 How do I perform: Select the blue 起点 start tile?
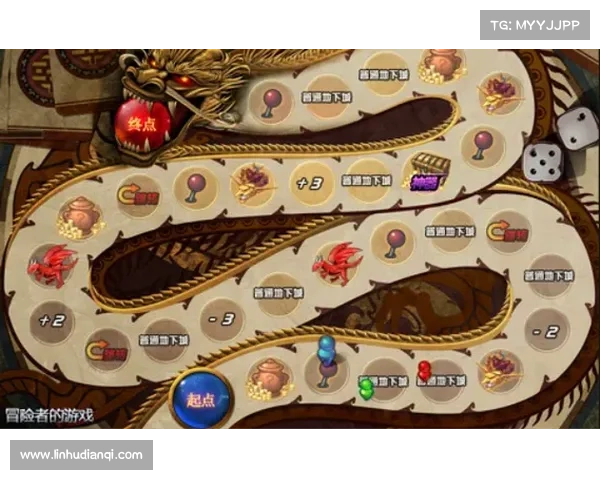point(200,397)
